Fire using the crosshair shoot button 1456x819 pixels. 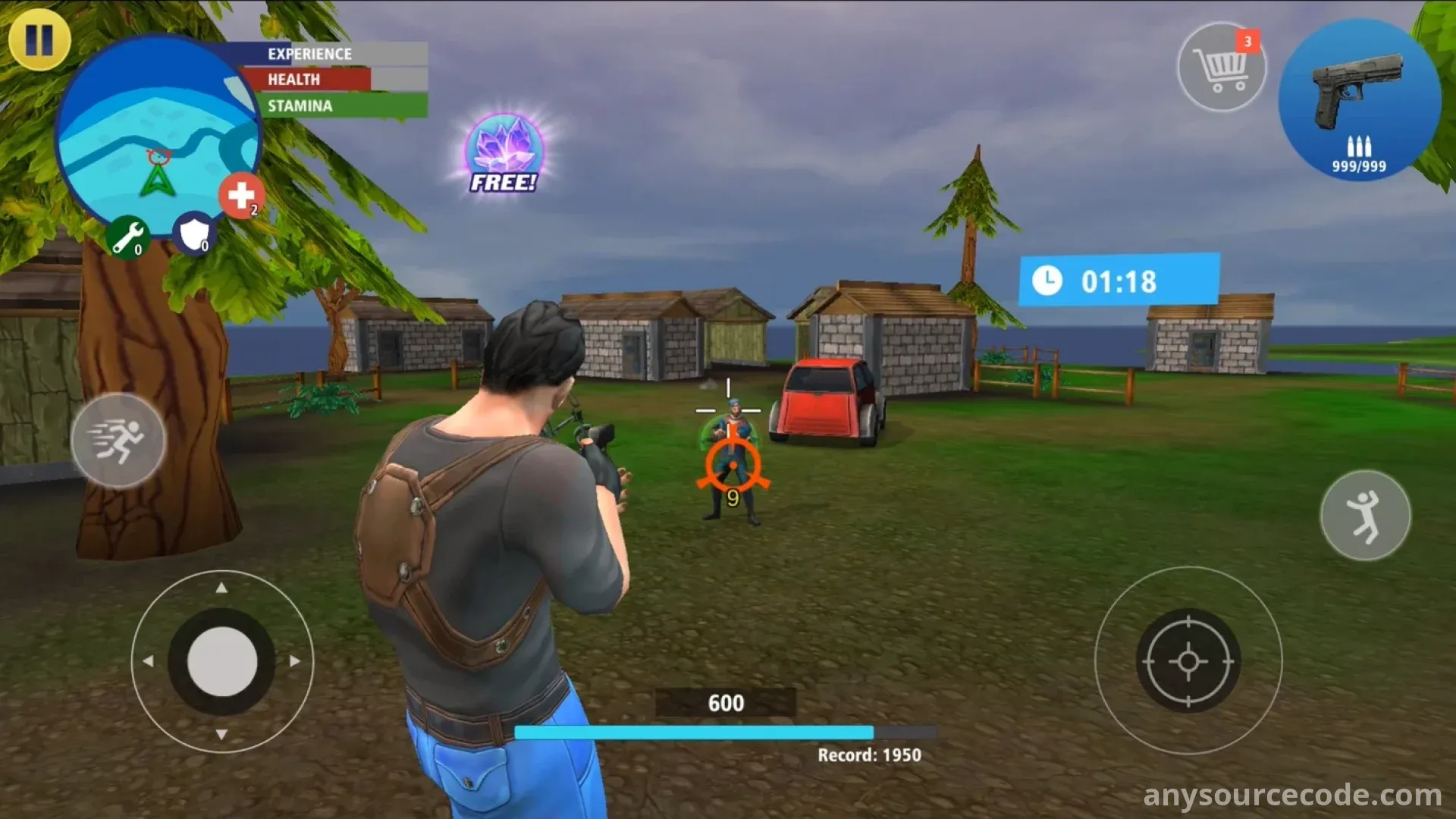point(1188,661)
